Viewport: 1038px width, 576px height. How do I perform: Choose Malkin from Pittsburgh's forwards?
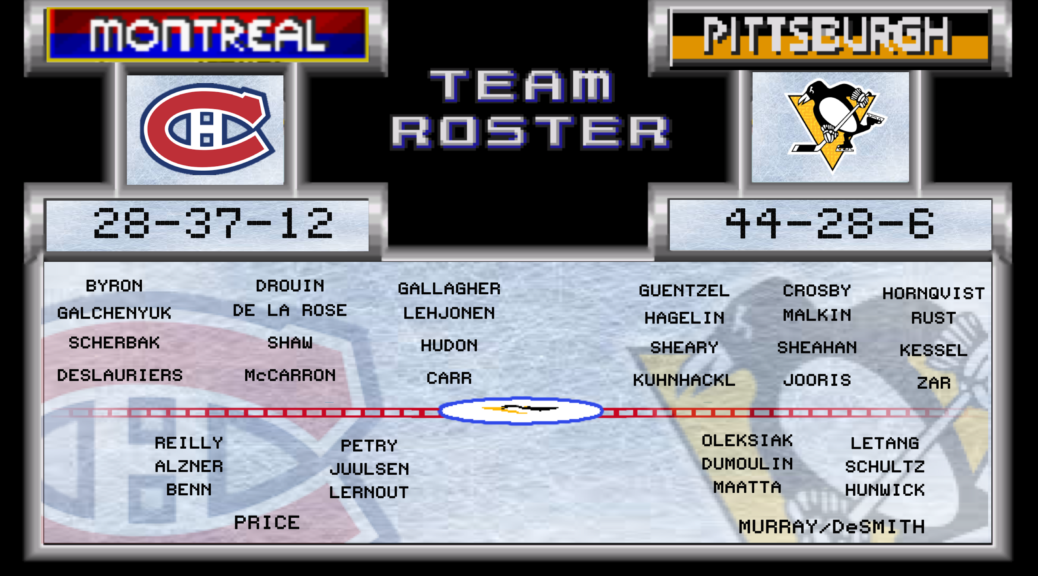point(817,315)
